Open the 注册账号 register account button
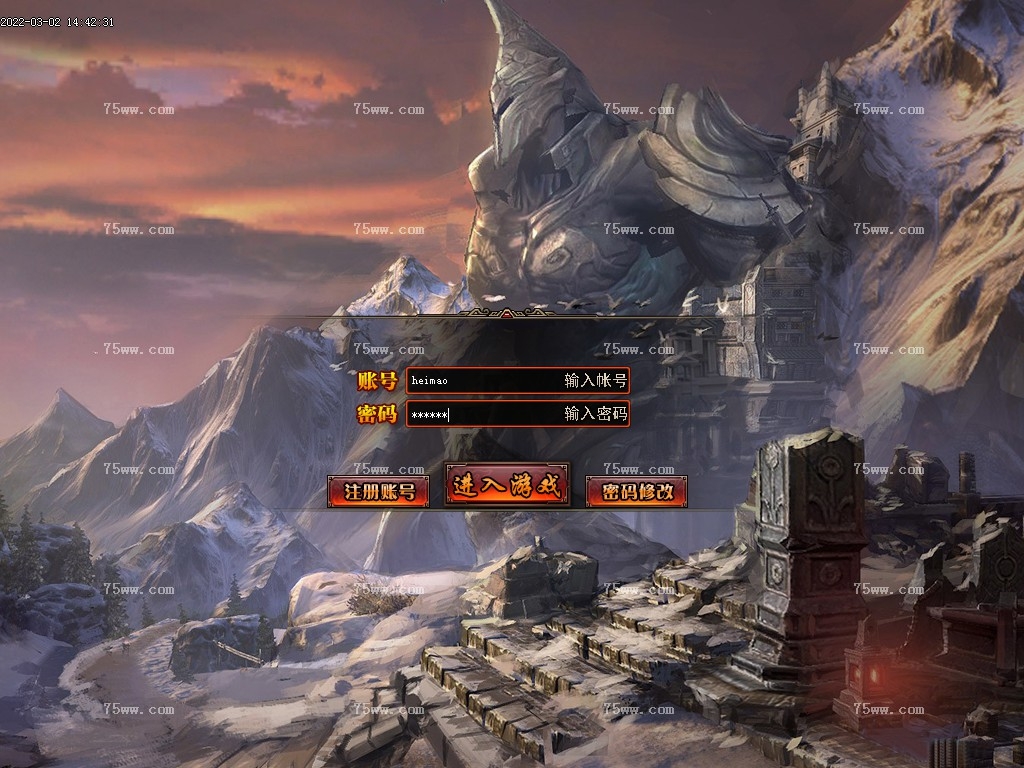This screenshot has height=768, width=1024. pos(378,491)
